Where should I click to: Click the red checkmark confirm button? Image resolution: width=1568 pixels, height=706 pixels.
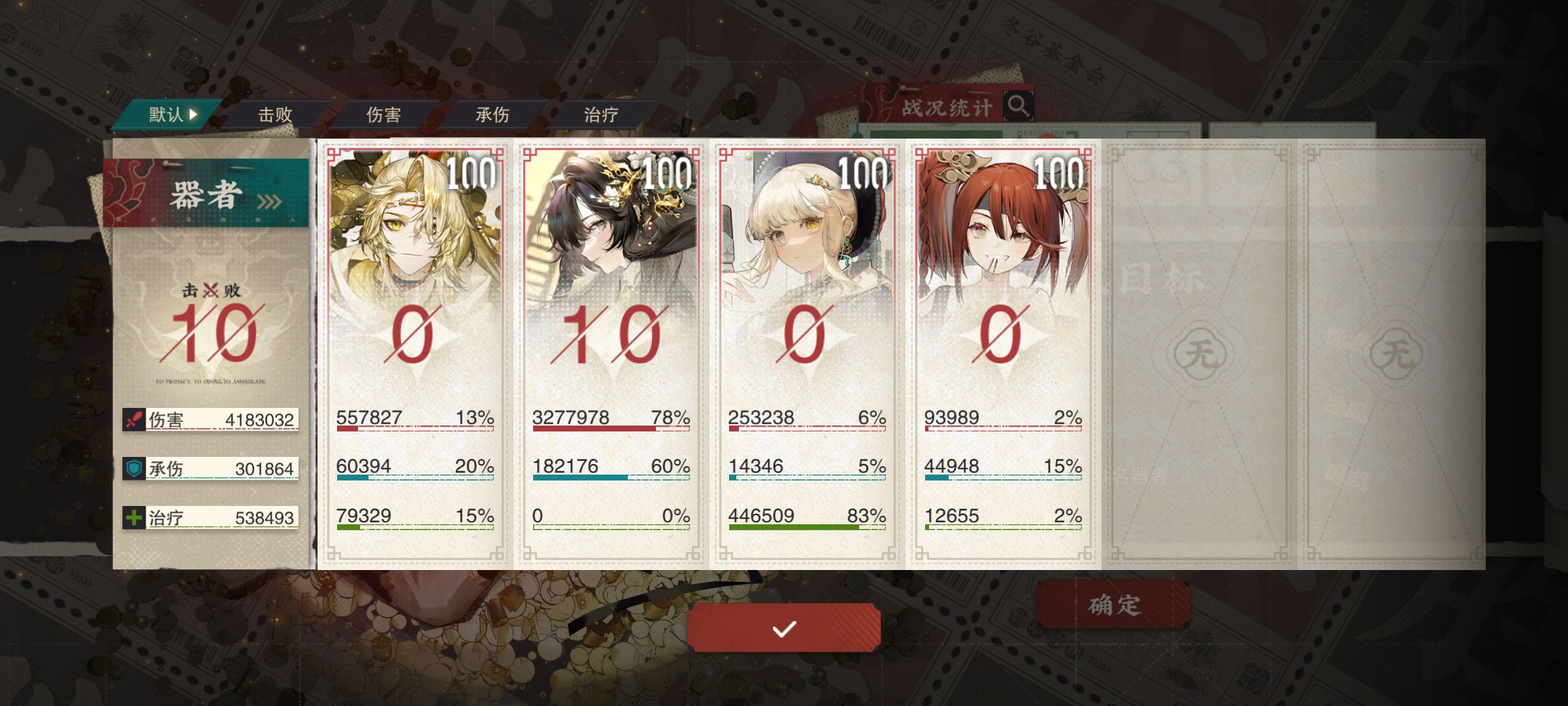click(783, 628)
